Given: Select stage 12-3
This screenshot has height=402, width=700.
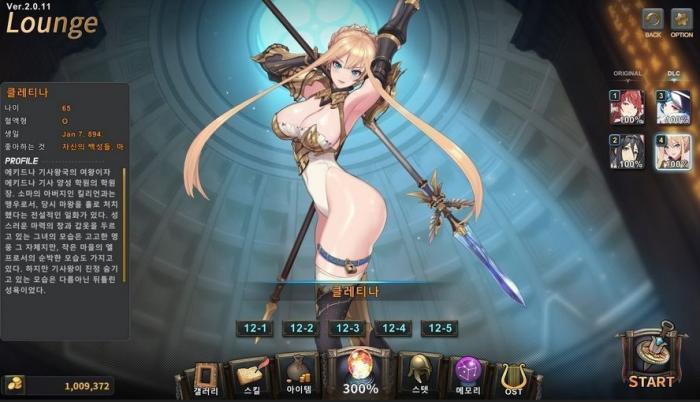Looking at the screenshot, I should click(347, 328).
